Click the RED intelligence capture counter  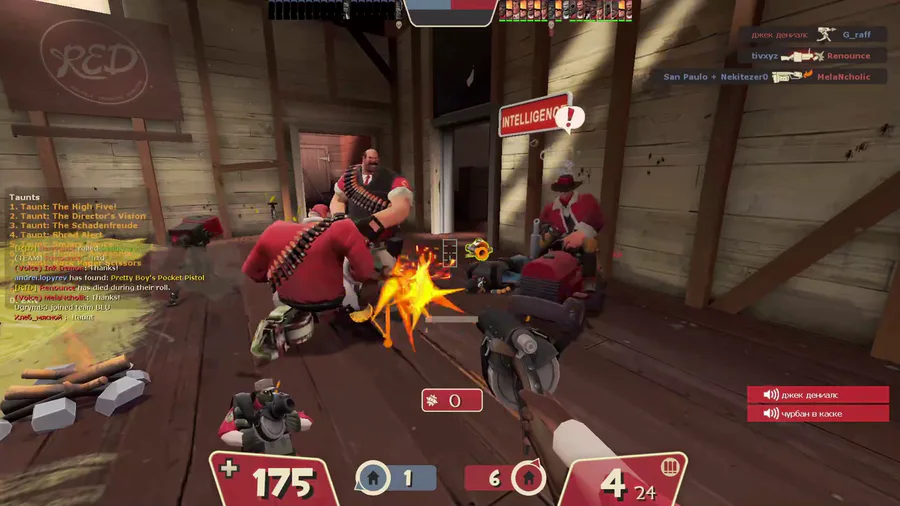505,478
